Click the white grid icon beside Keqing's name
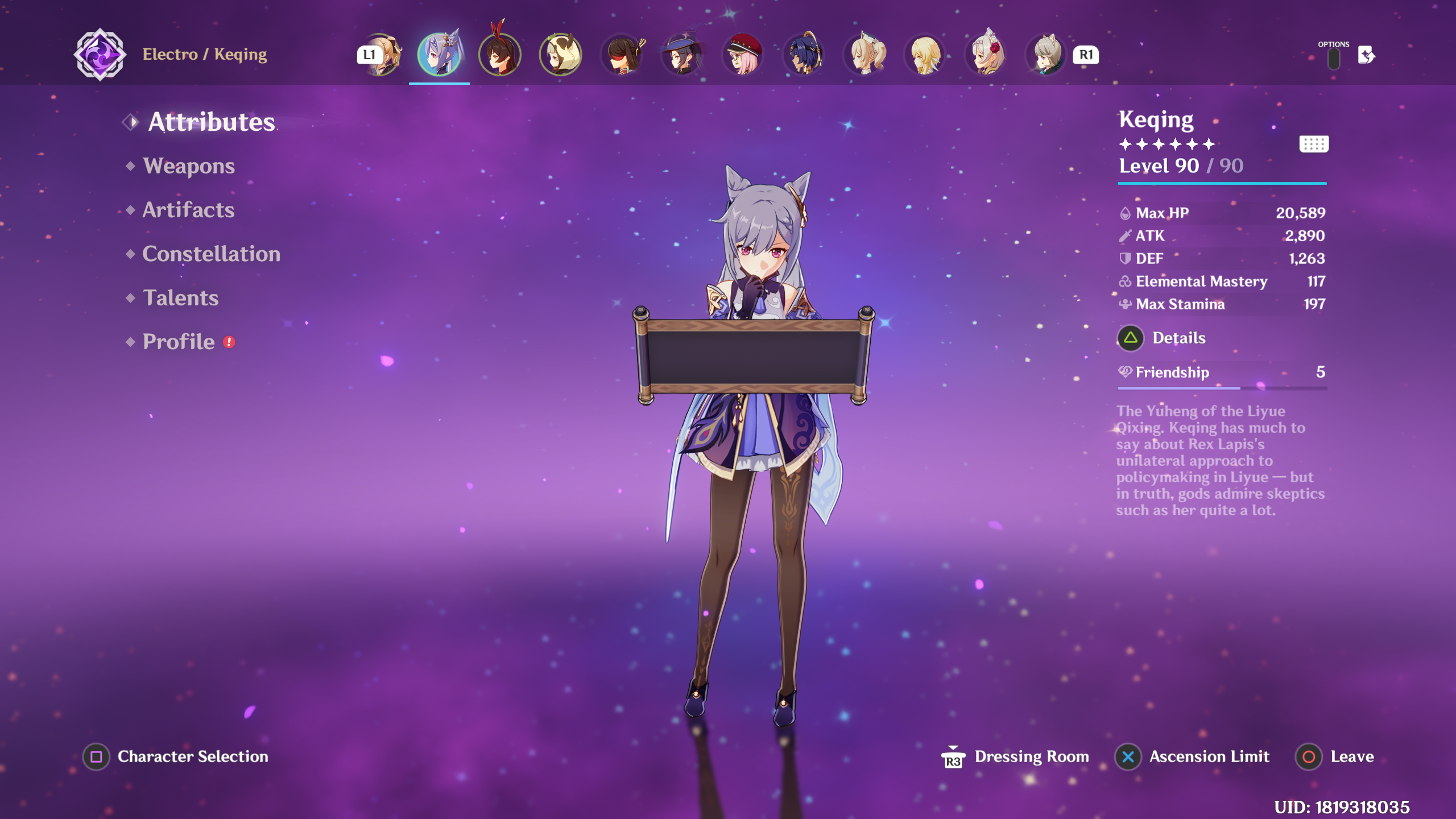The height and width of the screenshot is (819, 1456). tap(1314, 144)
